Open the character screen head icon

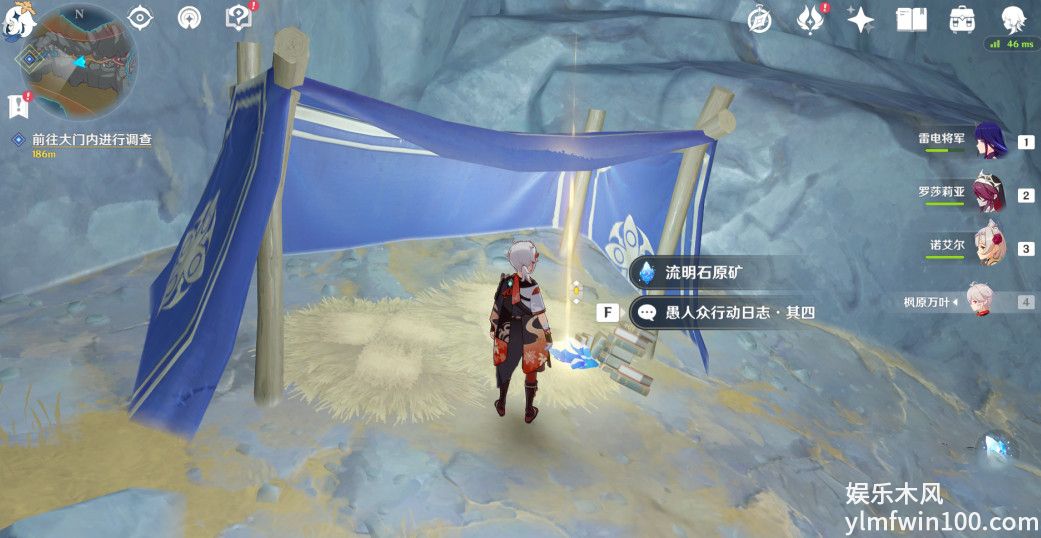[1013, 18]
